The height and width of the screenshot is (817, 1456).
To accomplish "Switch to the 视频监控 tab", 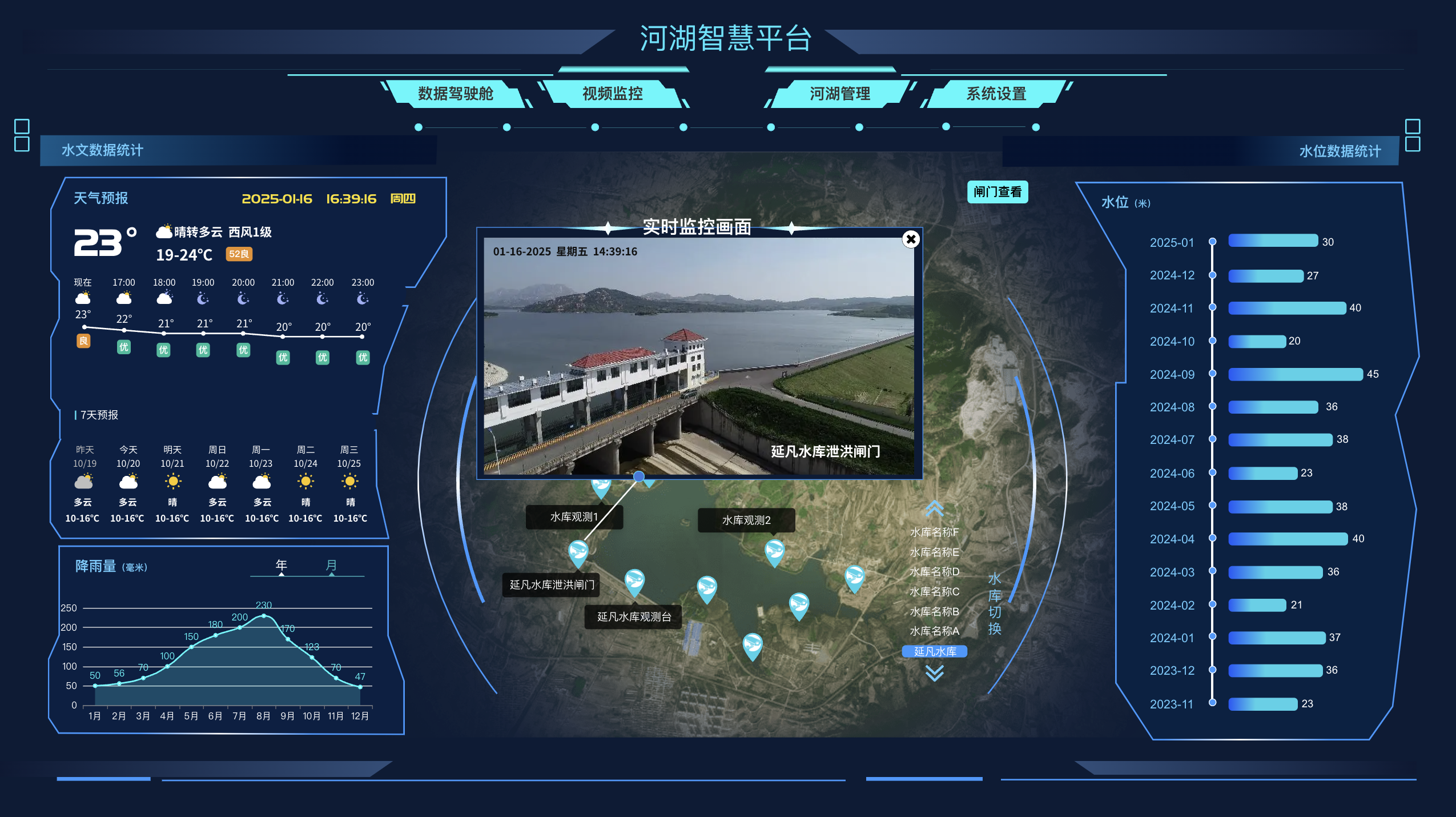I will (x=611, y=94).
